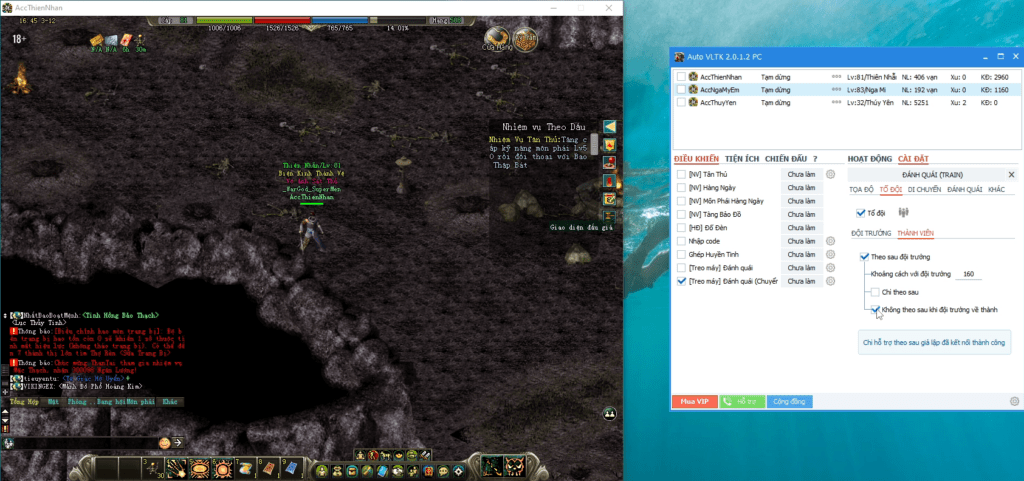Switch chat to the Tổng Hợp tab
Image resolution: width=1024 pixels, height=481 pixels.
tap(25, 402)
